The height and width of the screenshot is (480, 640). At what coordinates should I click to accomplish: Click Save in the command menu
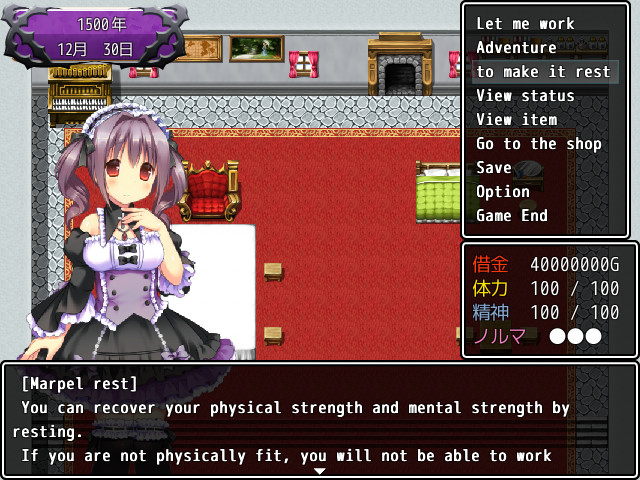(494, 168)
